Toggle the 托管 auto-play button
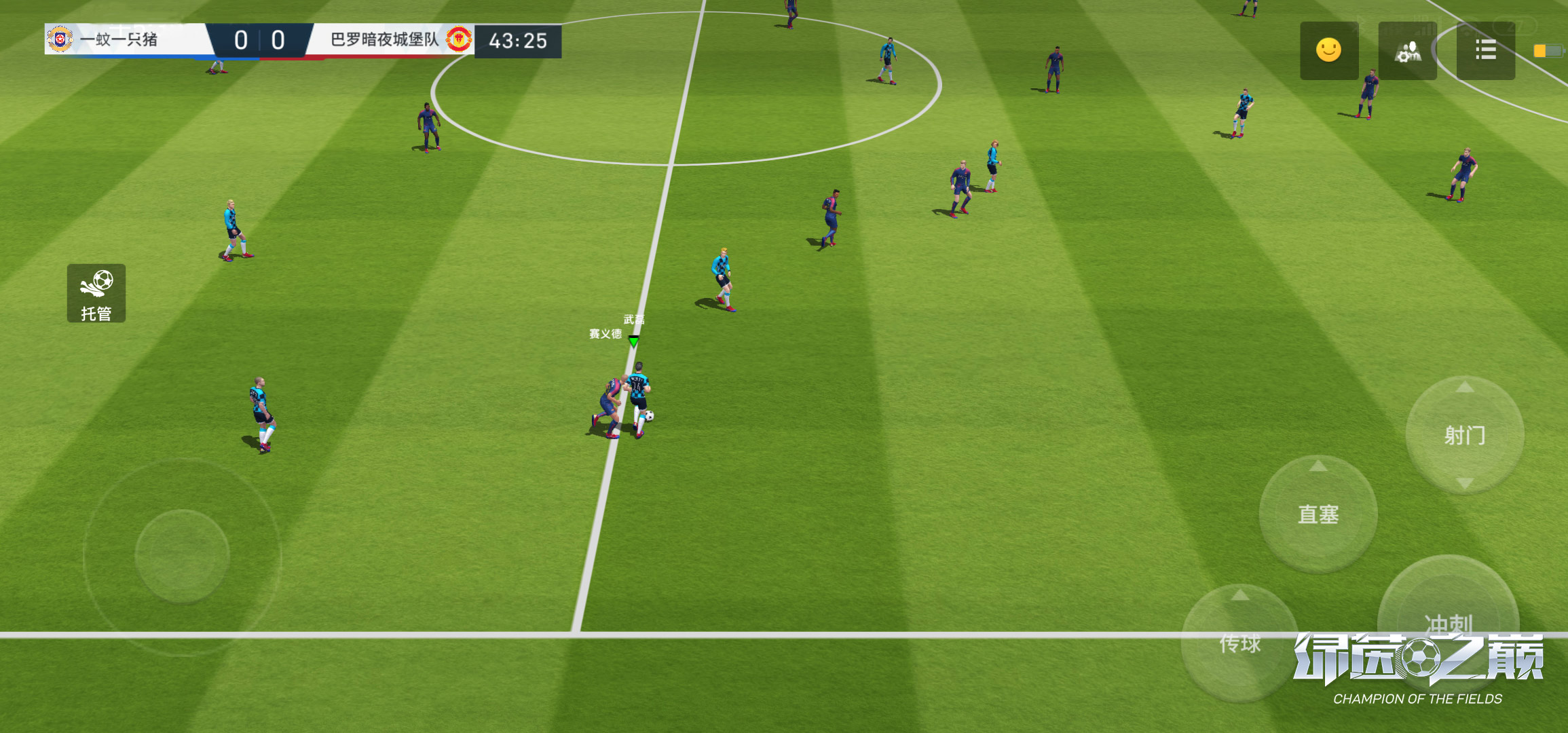The height and width of the screenshot is (733, 1568). point(96,293)
